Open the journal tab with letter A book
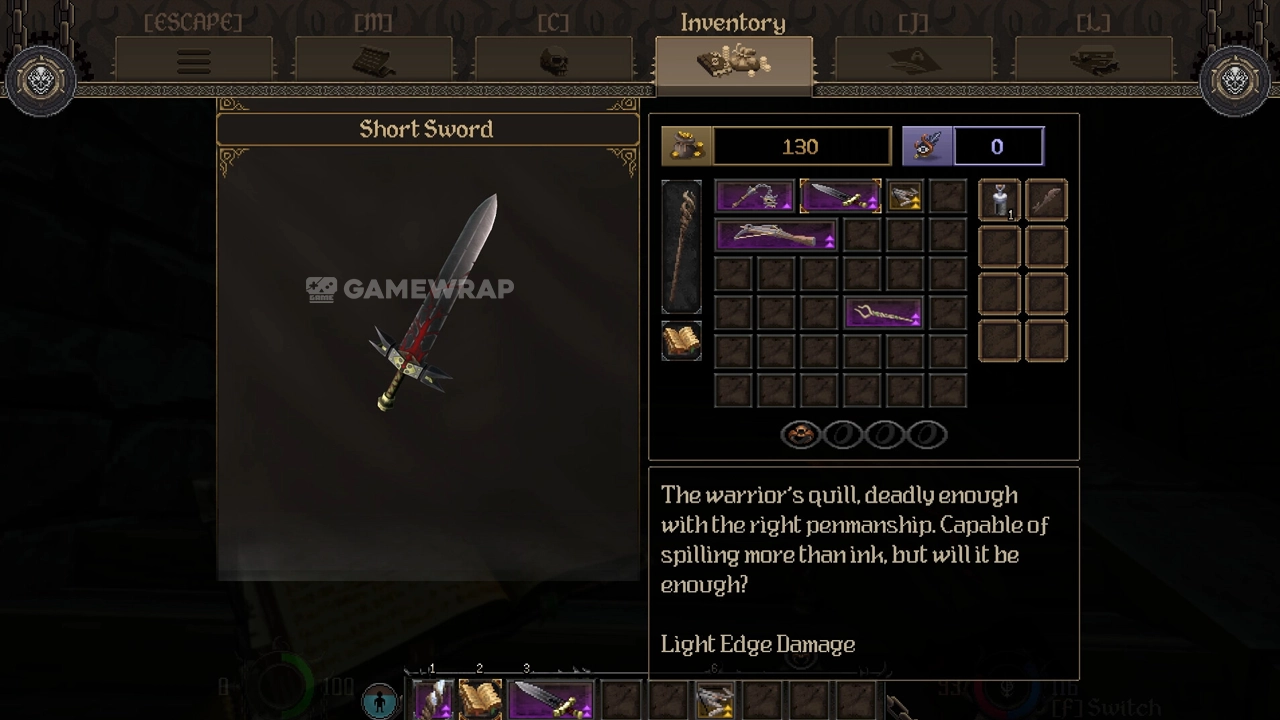The image size is (1280, 720). tap(913, 61)
